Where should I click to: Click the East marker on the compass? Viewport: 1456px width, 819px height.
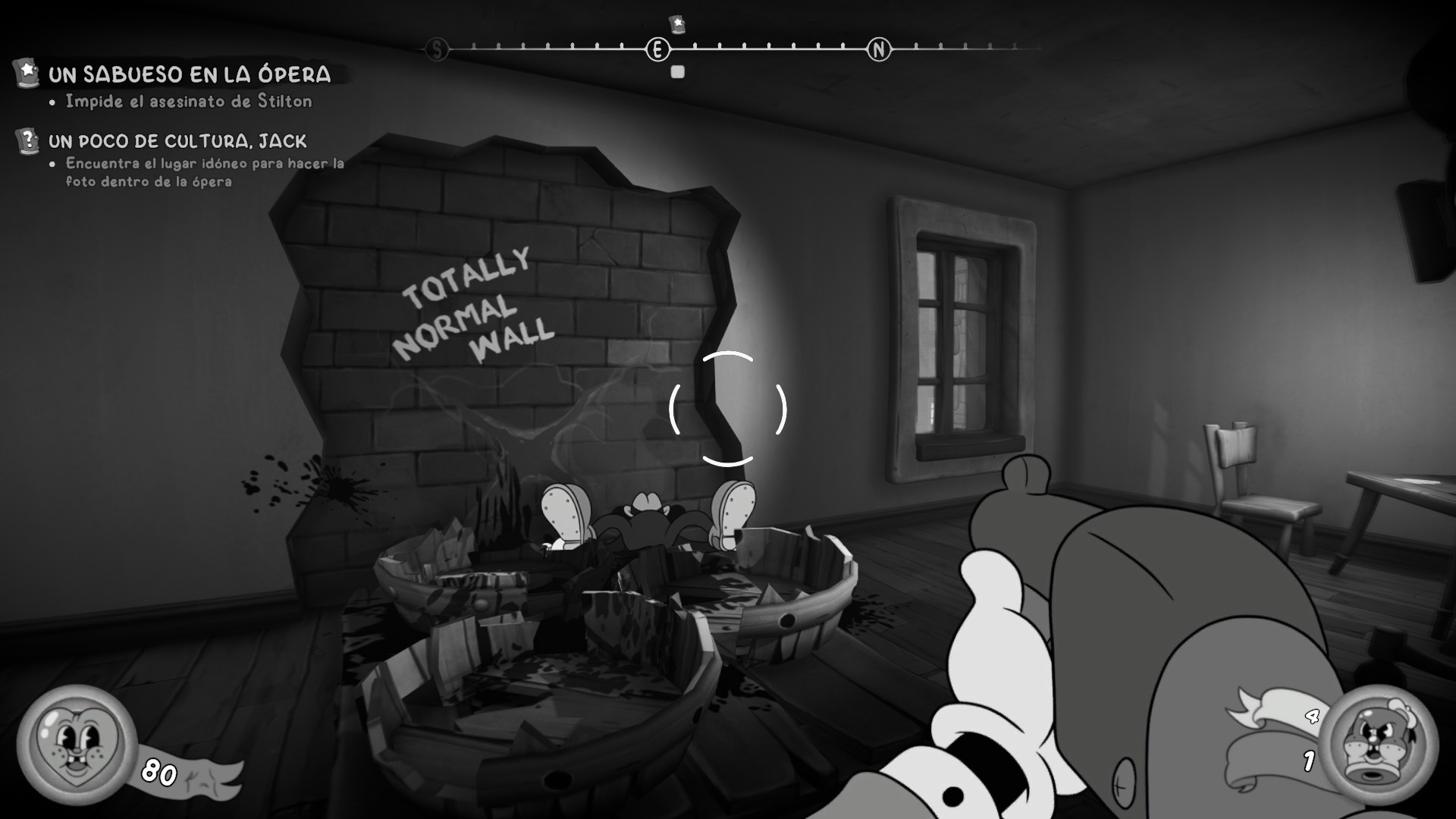(657, 50)
